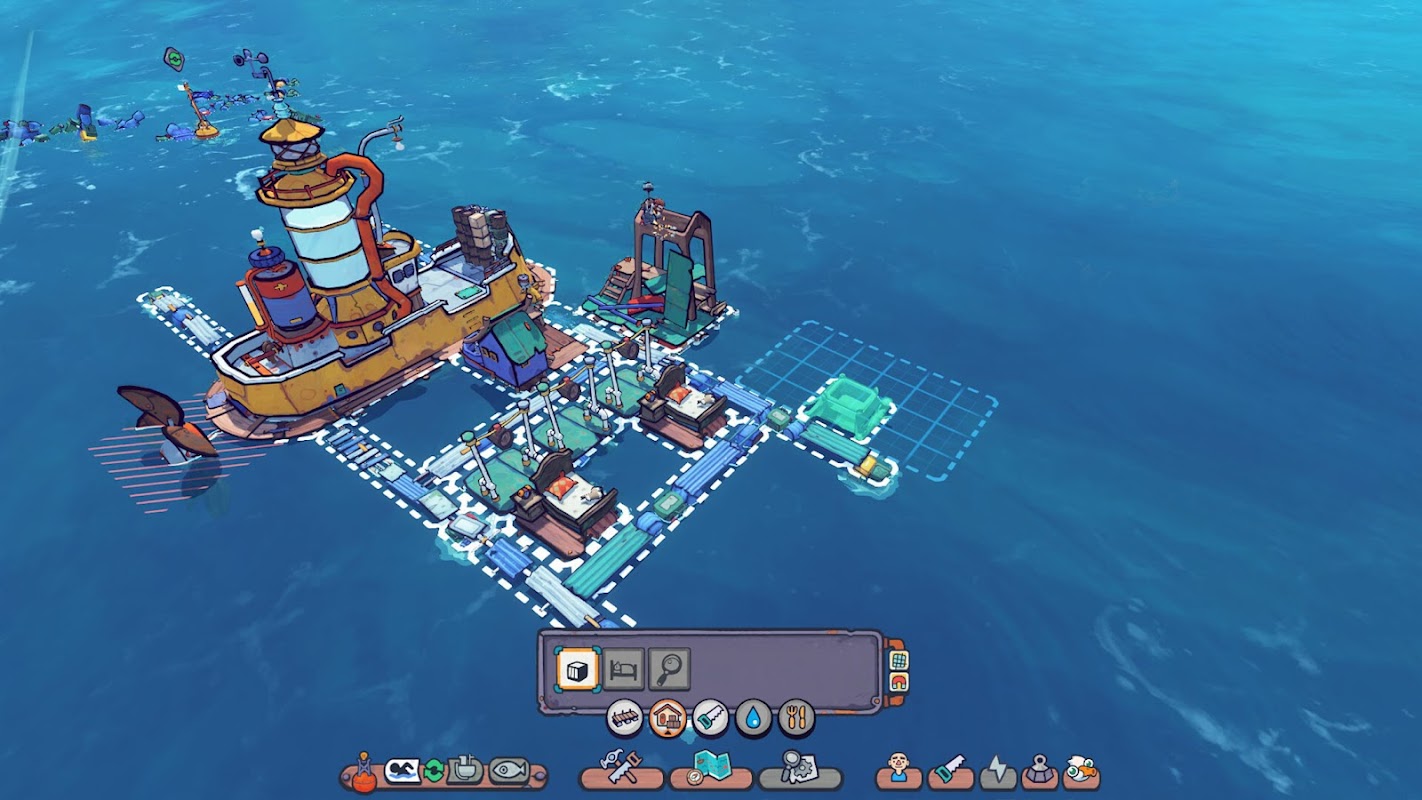Switch to the saw production category
This screenshot has height=800, width=1422.
click(710, 717)
